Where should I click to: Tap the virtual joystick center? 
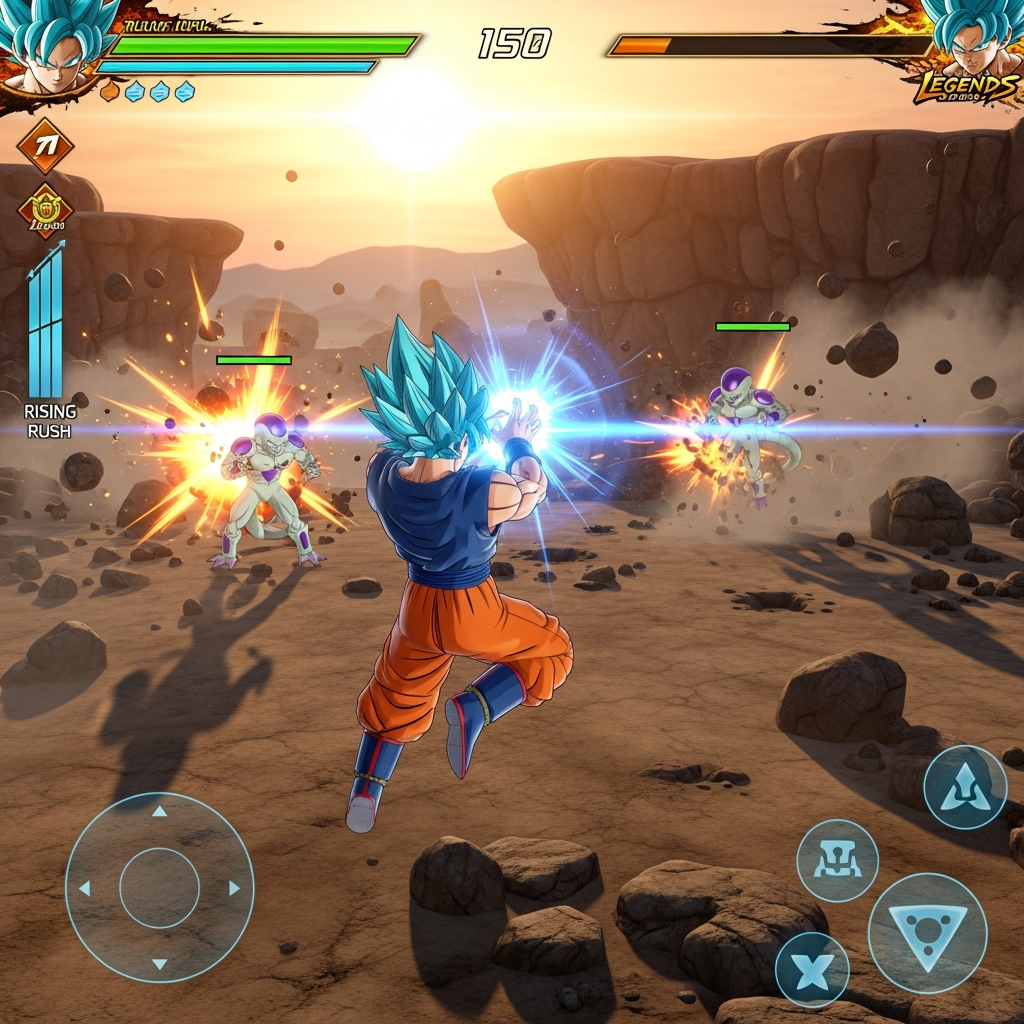[x=159, y=887]
